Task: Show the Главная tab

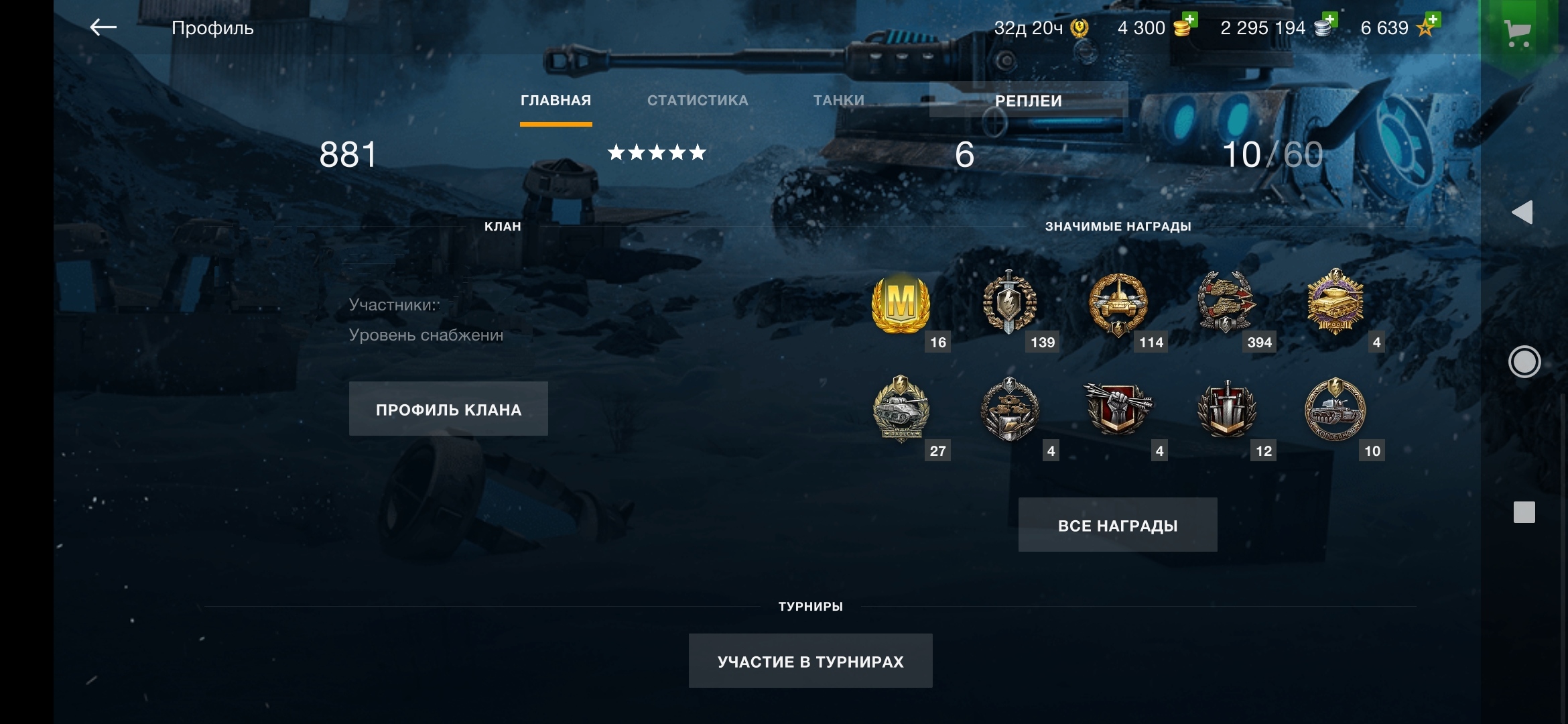Action: click(556, 101)
